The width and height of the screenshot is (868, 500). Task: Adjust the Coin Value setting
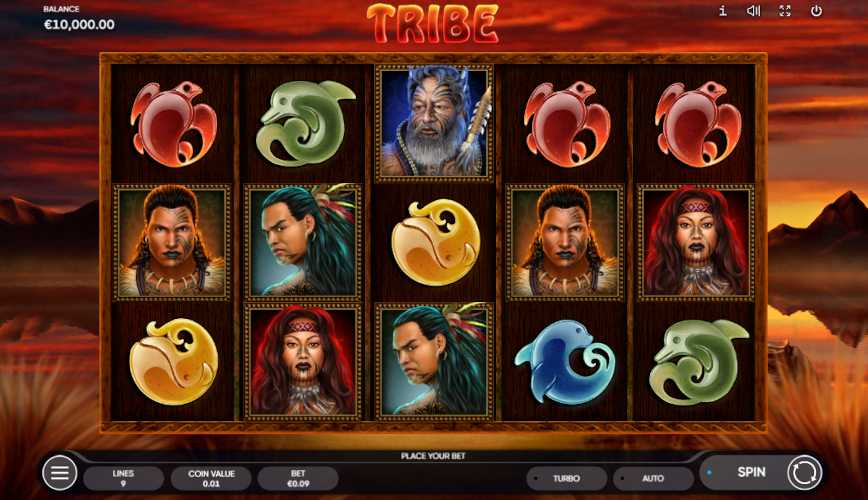211,478
